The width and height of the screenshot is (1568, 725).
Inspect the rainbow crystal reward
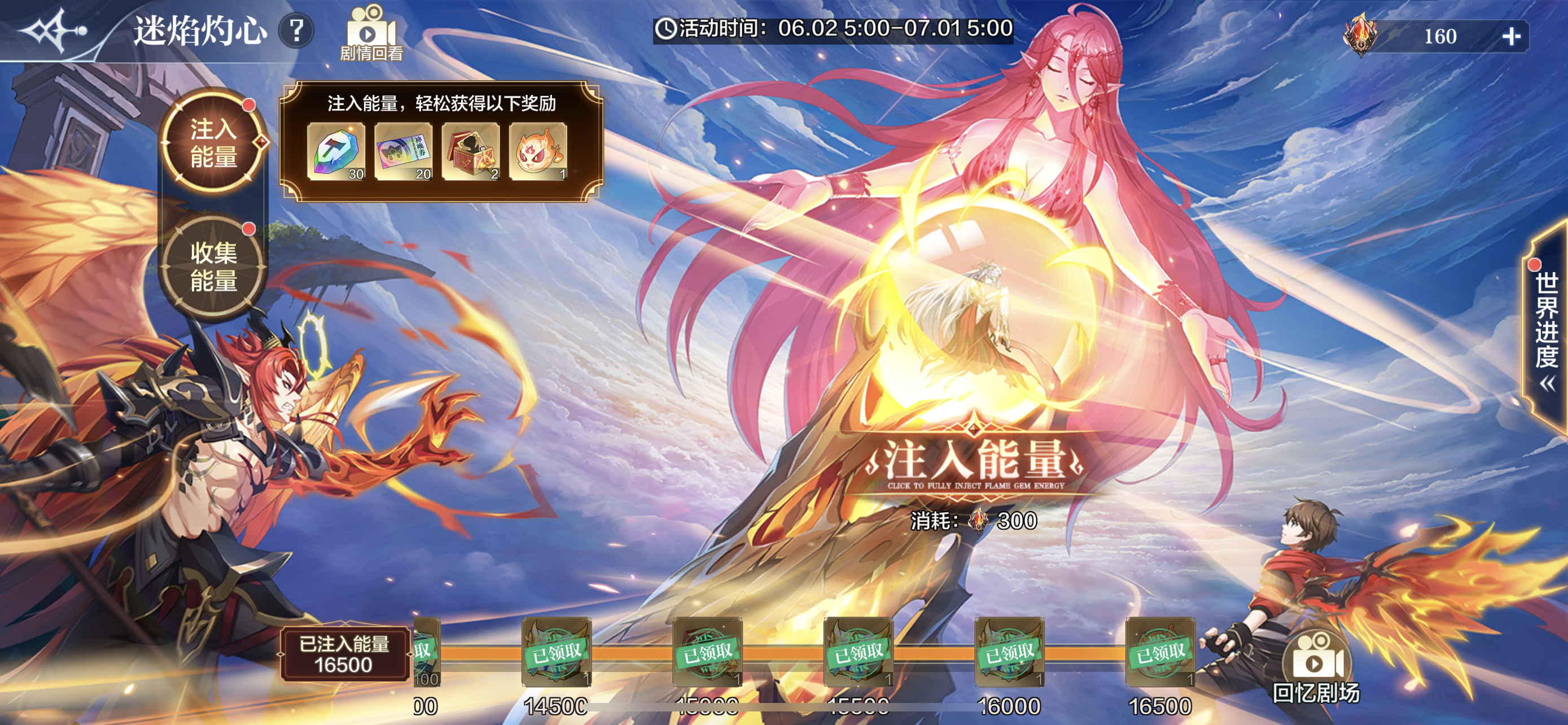coord(336,151)
